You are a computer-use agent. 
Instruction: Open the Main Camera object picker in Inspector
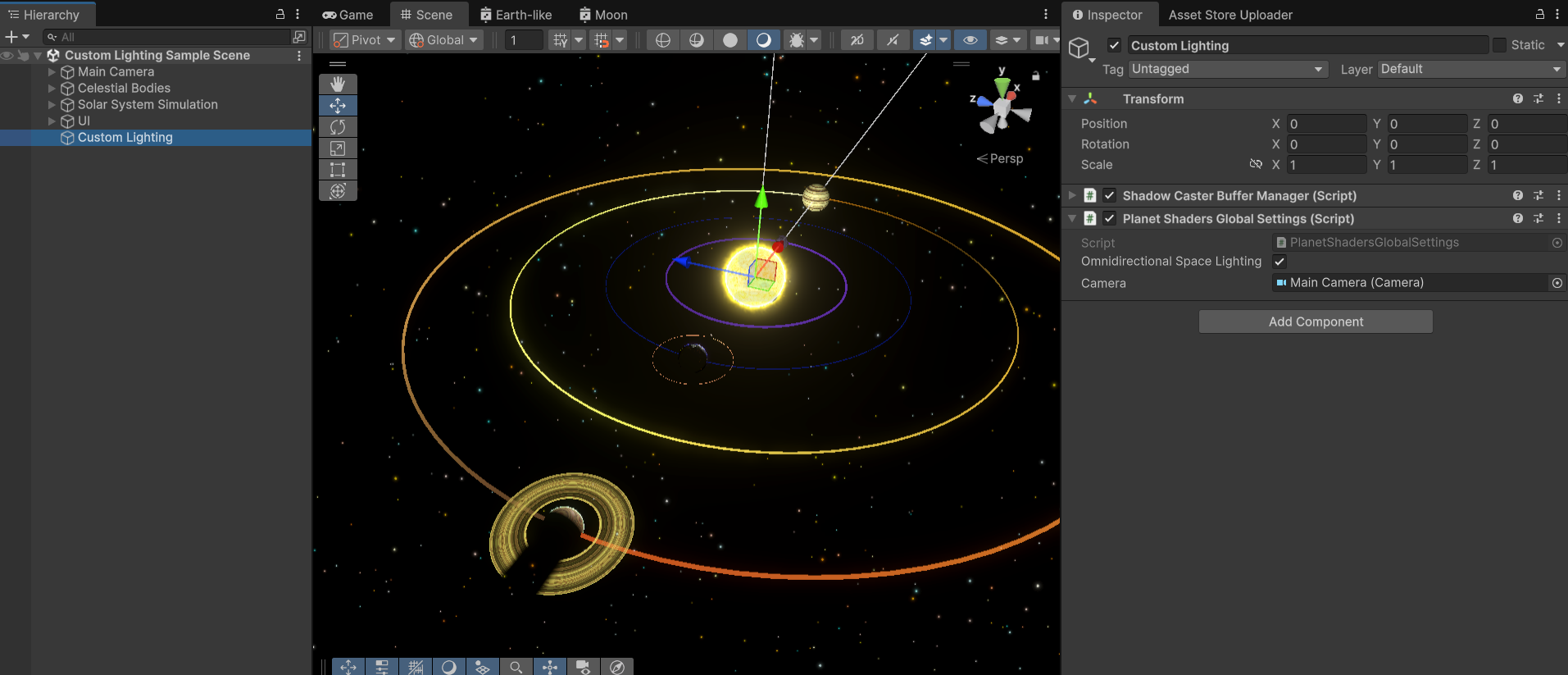tap(1556, 283)
